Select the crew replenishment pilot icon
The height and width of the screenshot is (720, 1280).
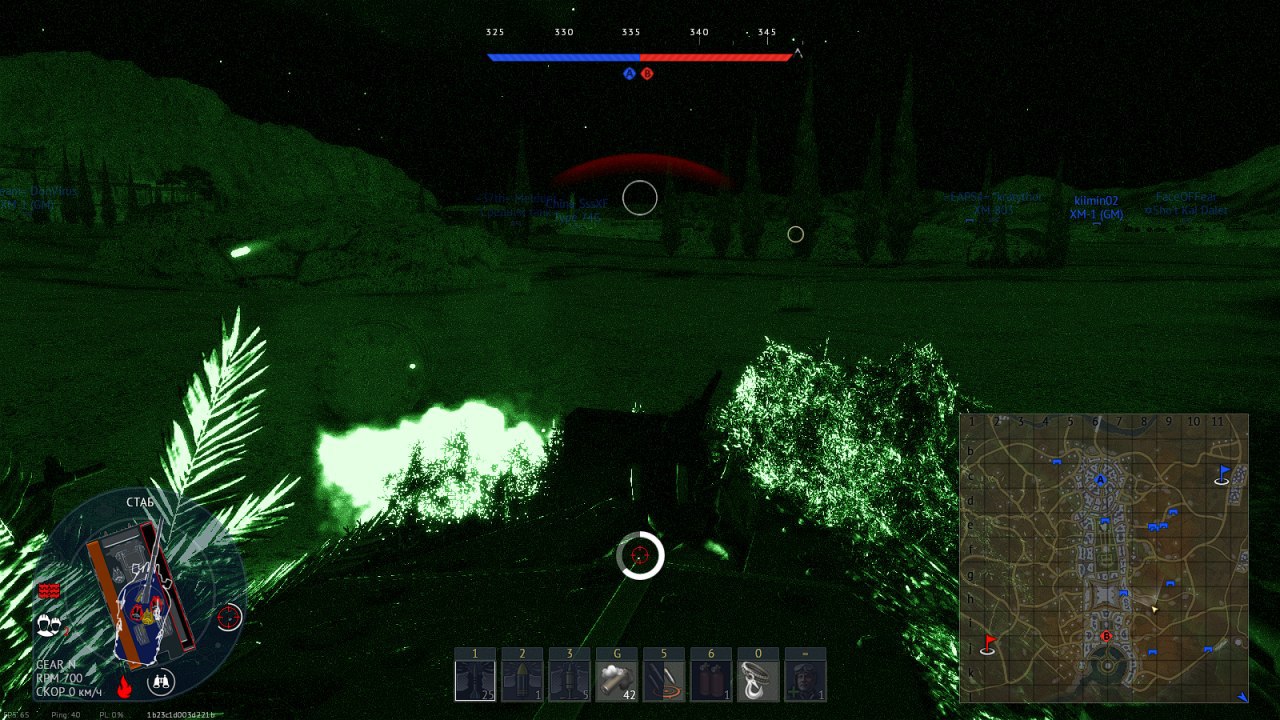coord(805,676)
